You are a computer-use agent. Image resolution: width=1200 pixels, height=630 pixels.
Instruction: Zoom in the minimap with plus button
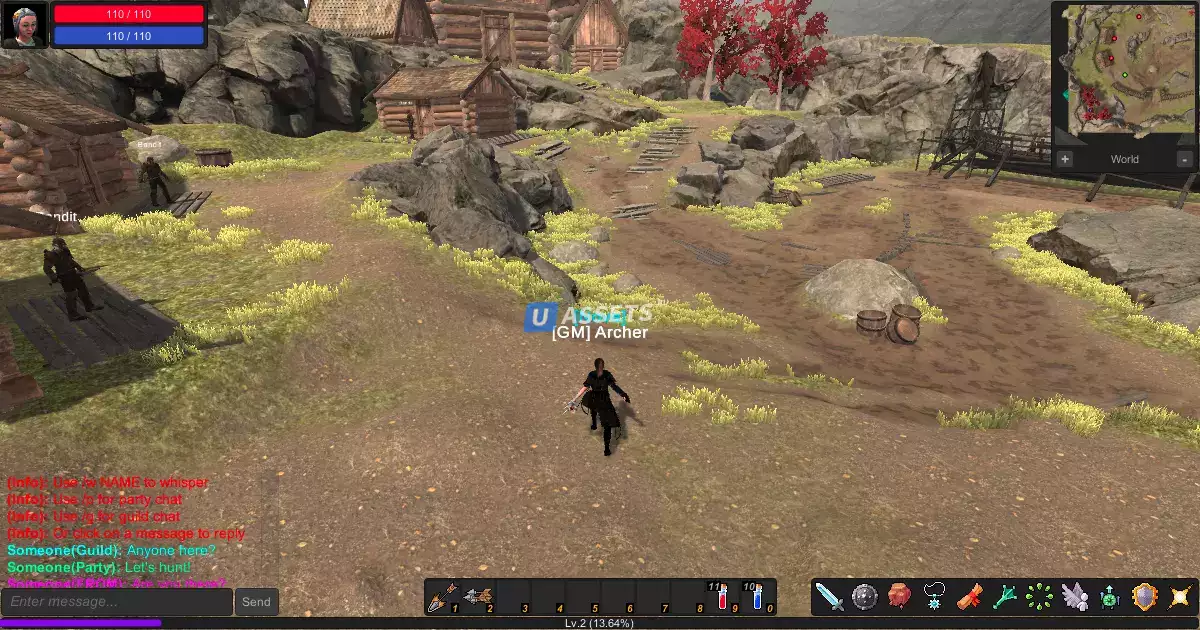point(1064,159)
